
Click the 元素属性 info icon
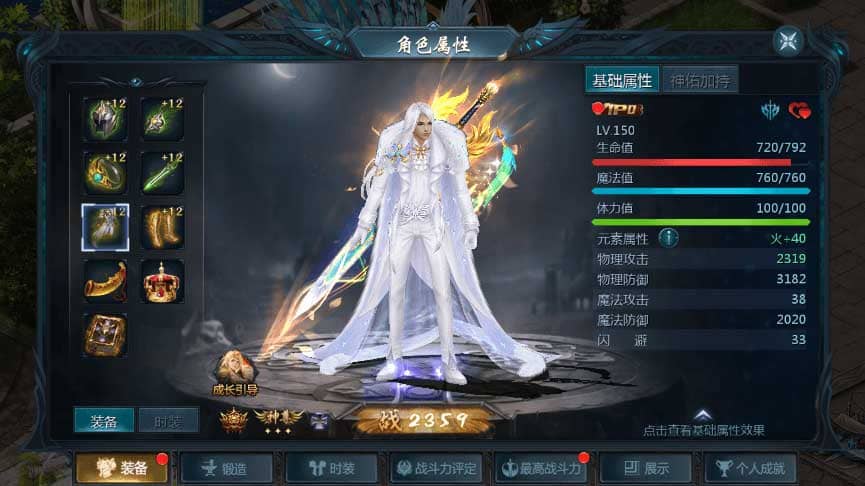coord(668,238)
